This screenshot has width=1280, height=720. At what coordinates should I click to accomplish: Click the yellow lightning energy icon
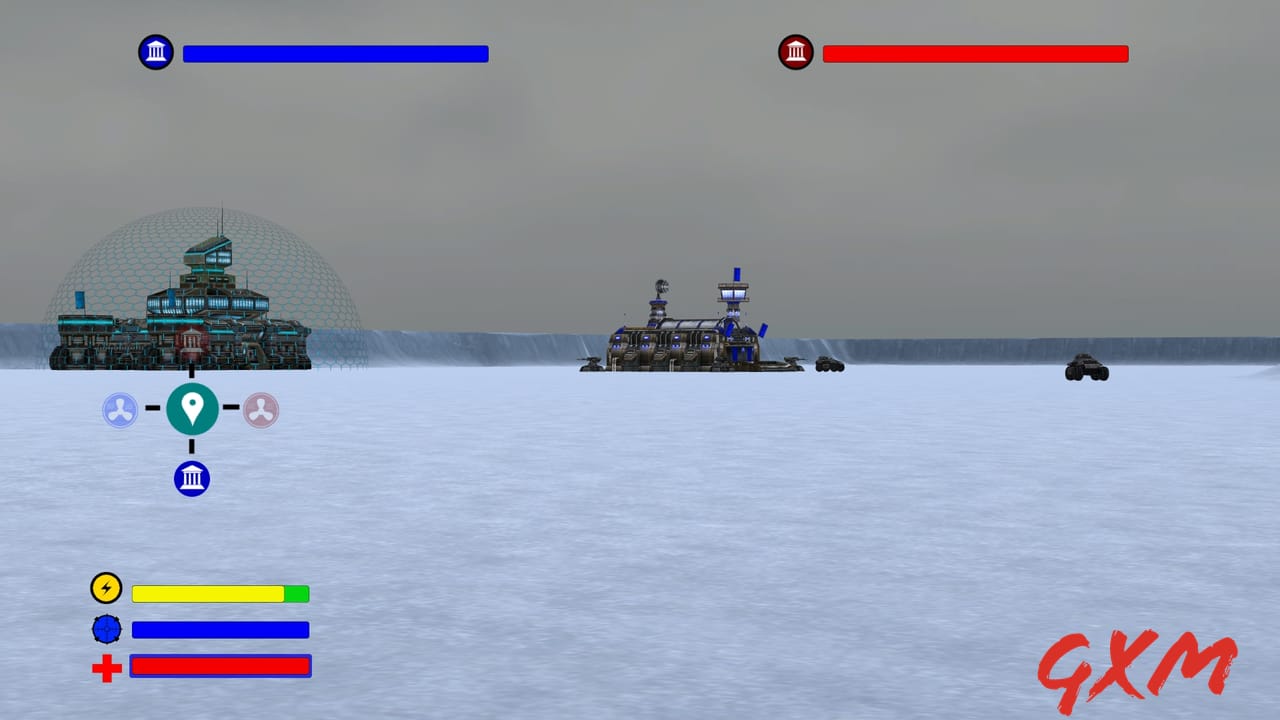tap(106, 588)
